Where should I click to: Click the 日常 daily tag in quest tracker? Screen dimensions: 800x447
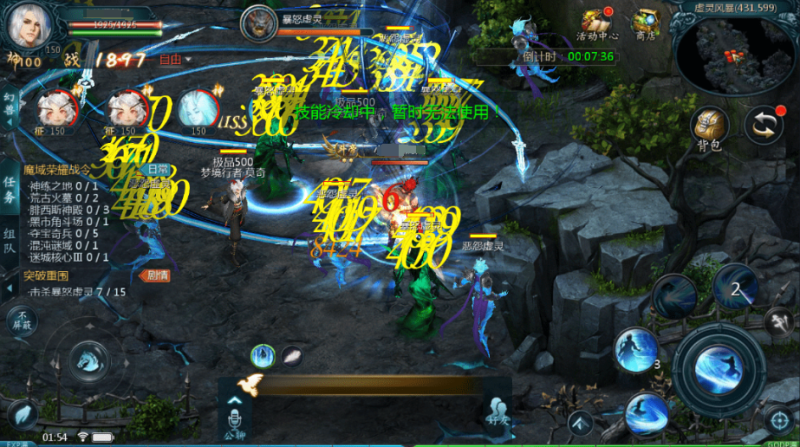(159, 170)
